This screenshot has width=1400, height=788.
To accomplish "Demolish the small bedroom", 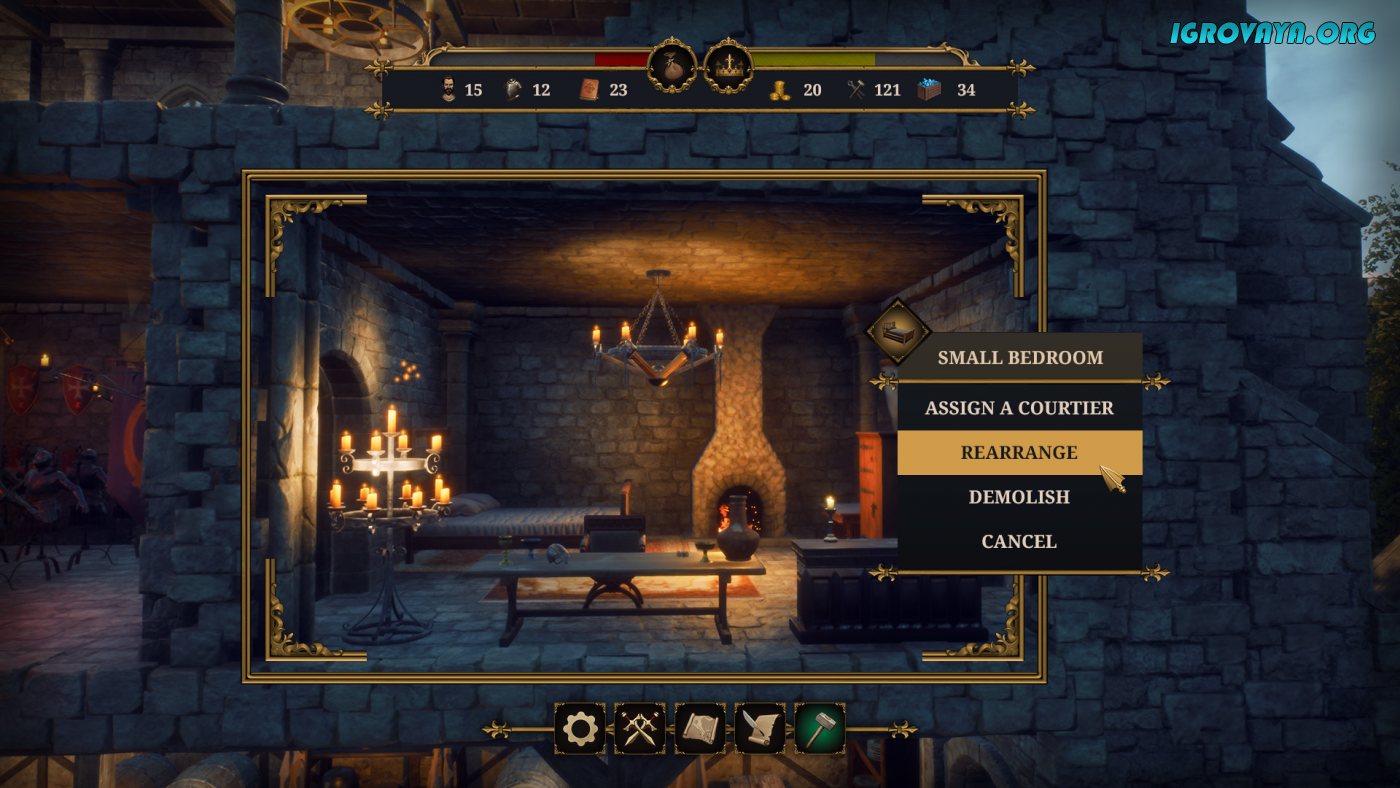I will click(1019, 497).
